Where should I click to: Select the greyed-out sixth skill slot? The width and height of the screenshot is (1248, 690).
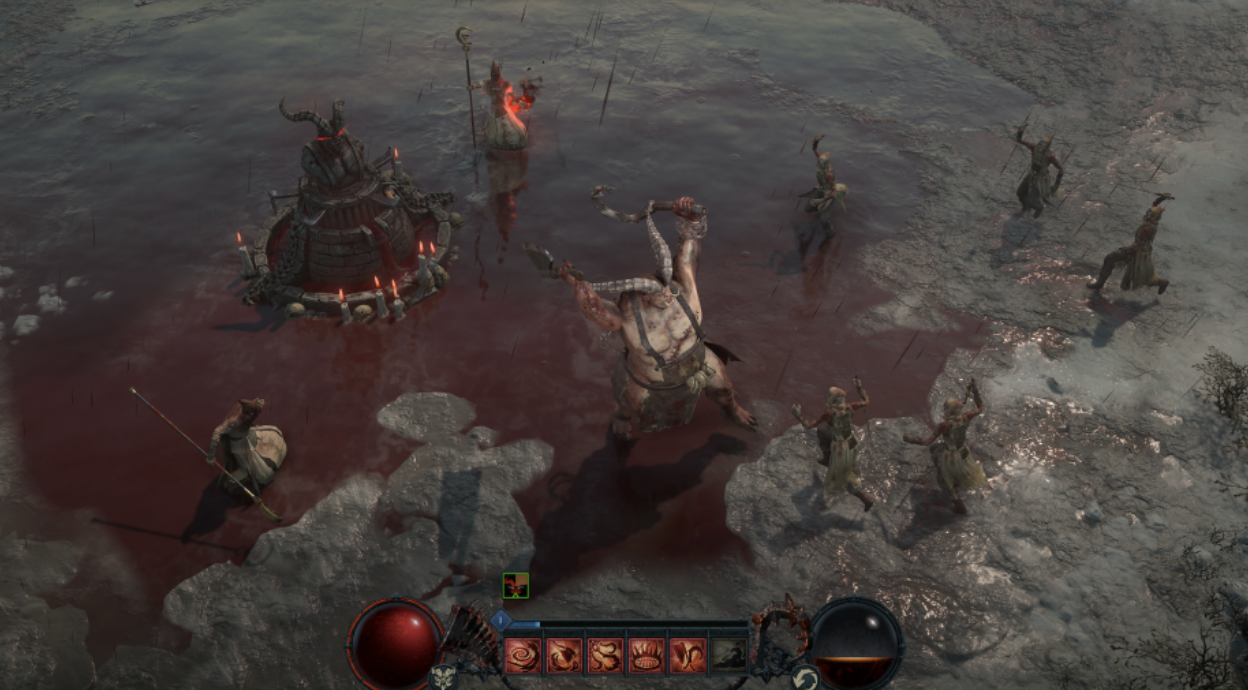point(728,655)
